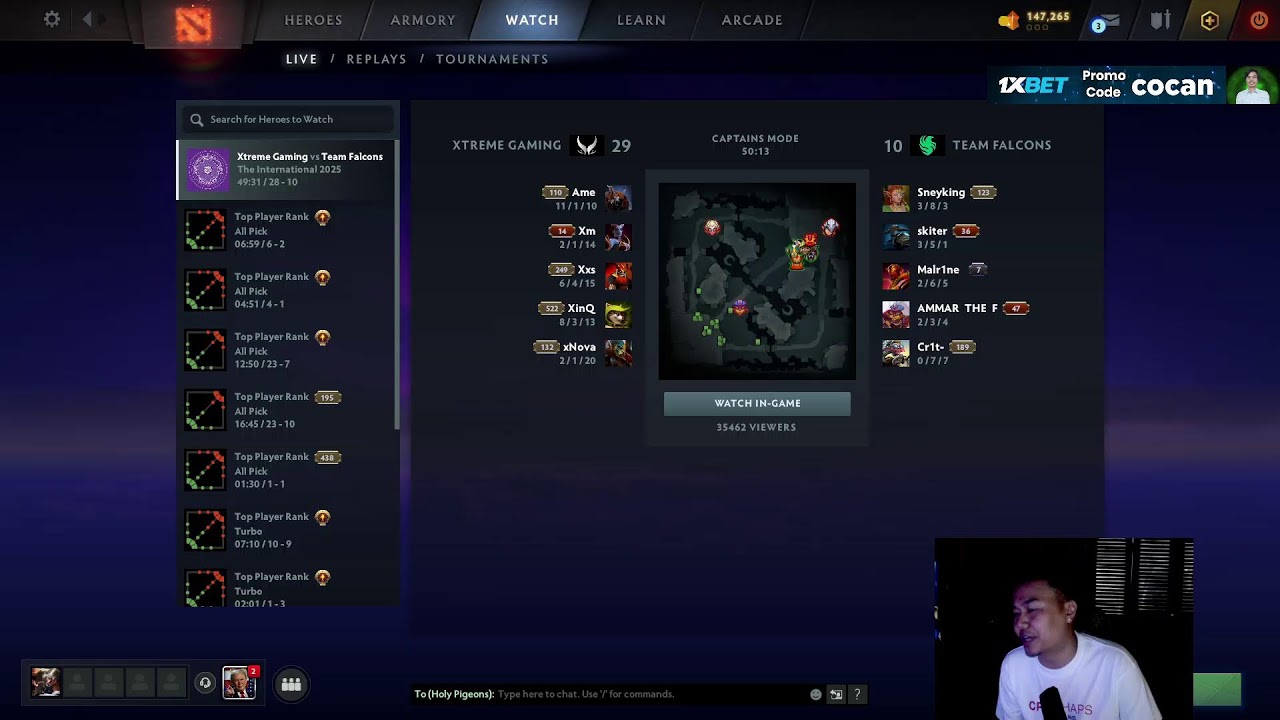
Task: Click the Dota 2 logo home button
Action: pyautogui.click(x=193, y=24)
